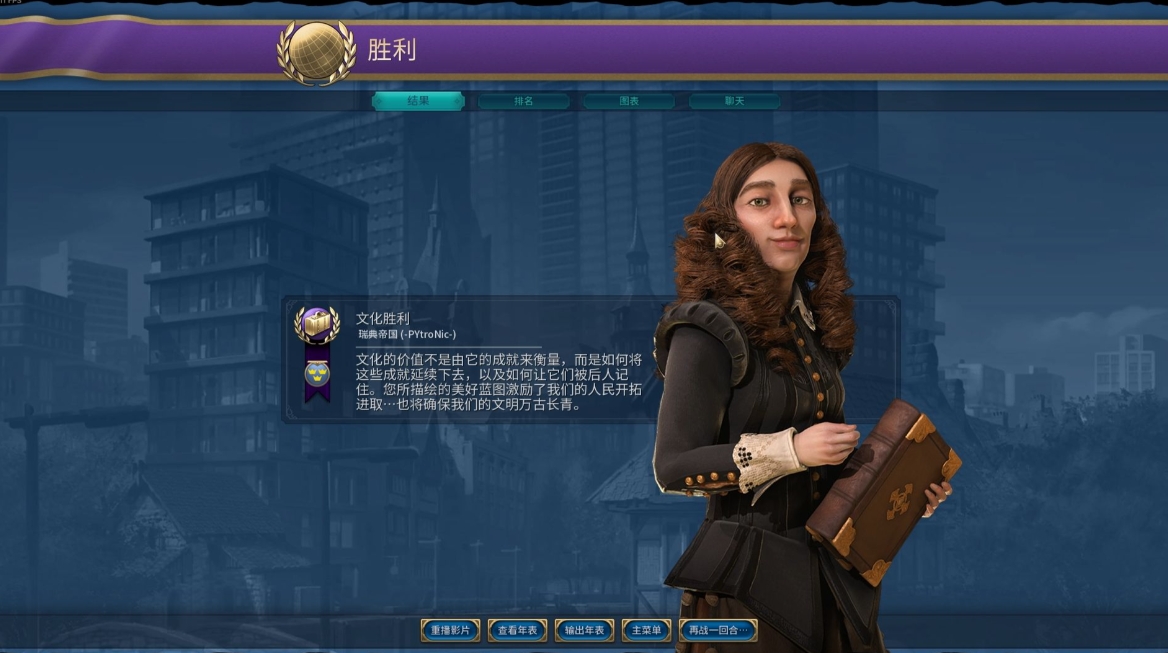Return to 主菜单 main menu

point(646,630)
